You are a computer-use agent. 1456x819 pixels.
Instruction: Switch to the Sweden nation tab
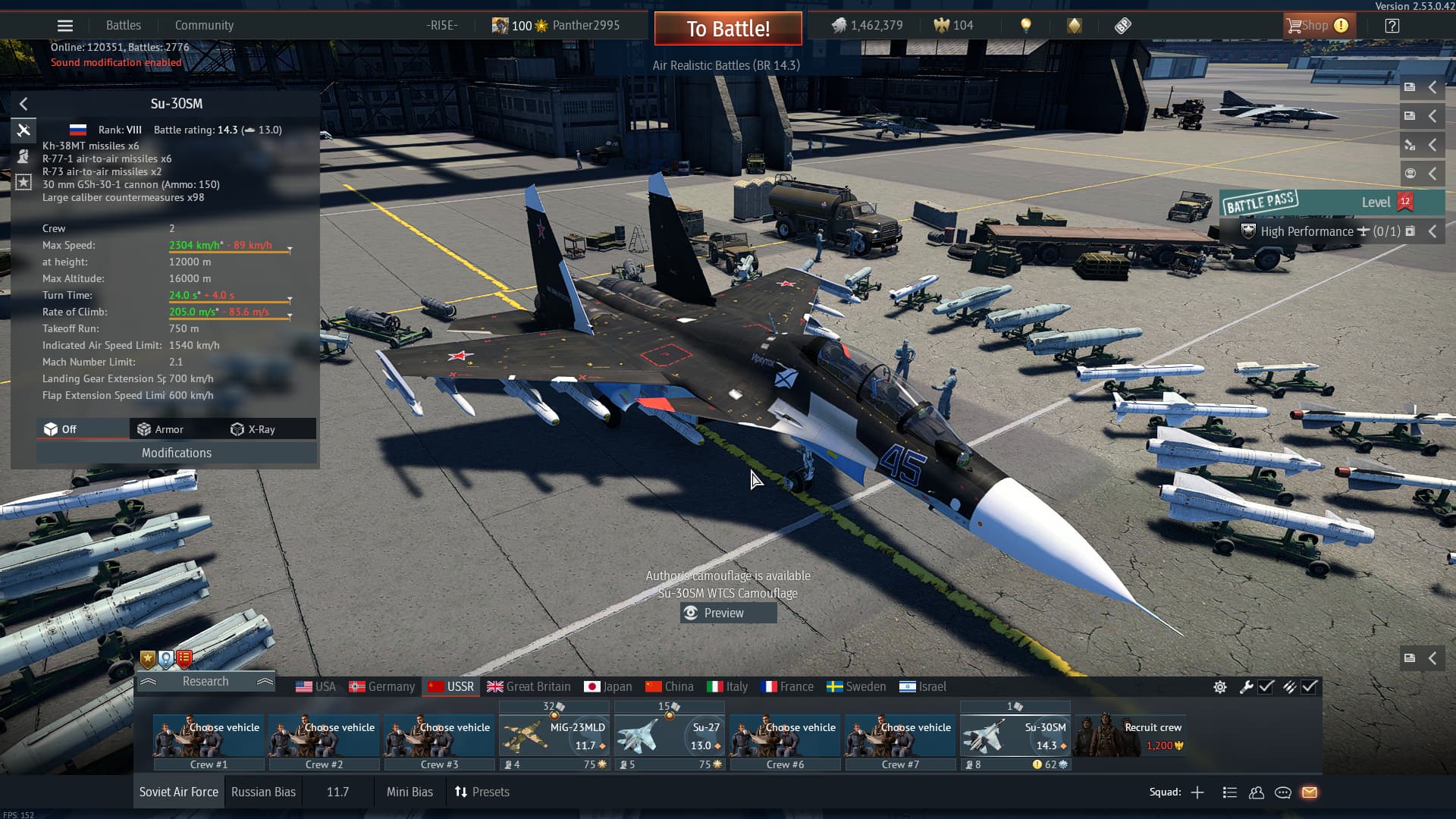coord(856,686)
